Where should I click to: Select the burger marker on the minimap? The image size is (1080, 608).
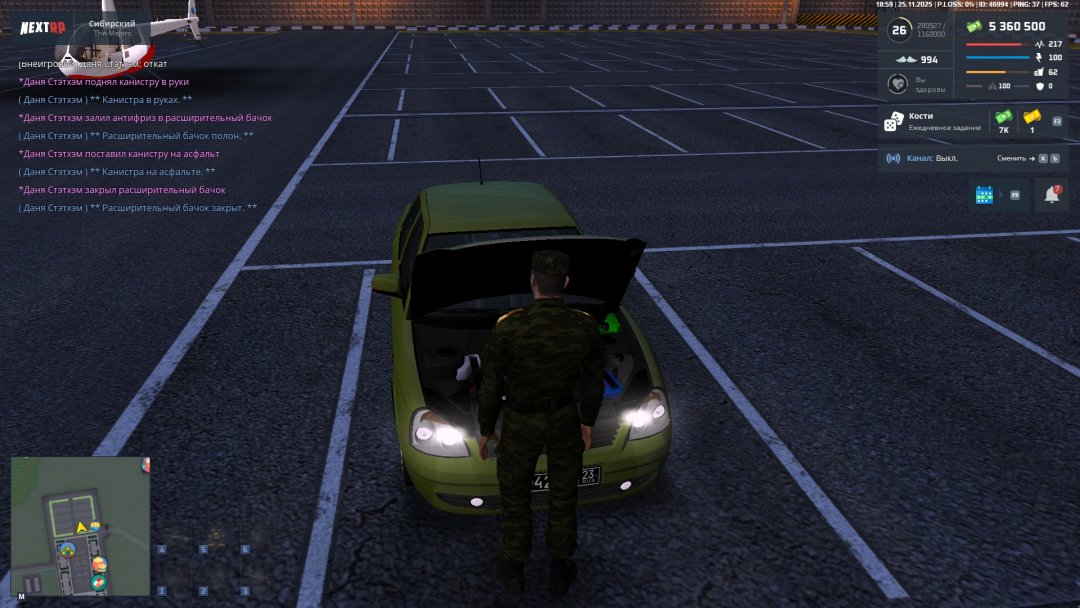click(x=98, y=565)
